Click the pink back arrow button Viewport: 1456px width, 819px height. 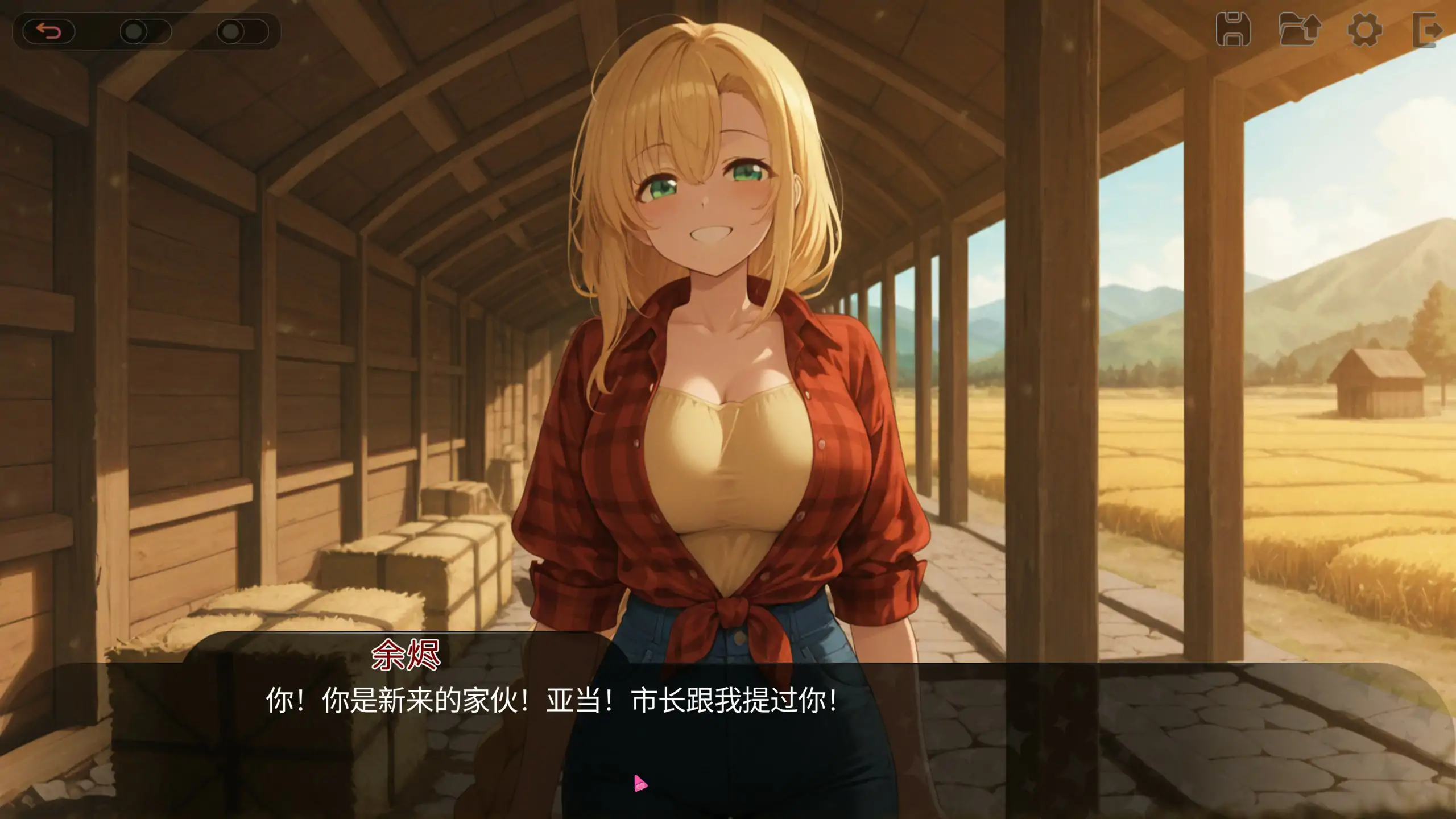(x=49, y=31)
